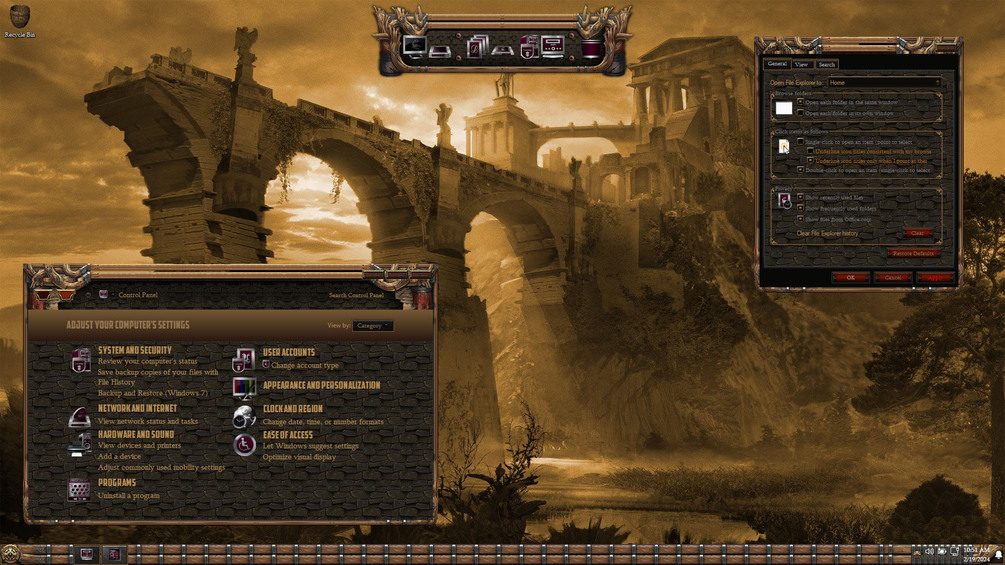Viewport: 1005px width, 565px height.
Task: Toggle Show recently used files checkbox
Action: [800, 198]
